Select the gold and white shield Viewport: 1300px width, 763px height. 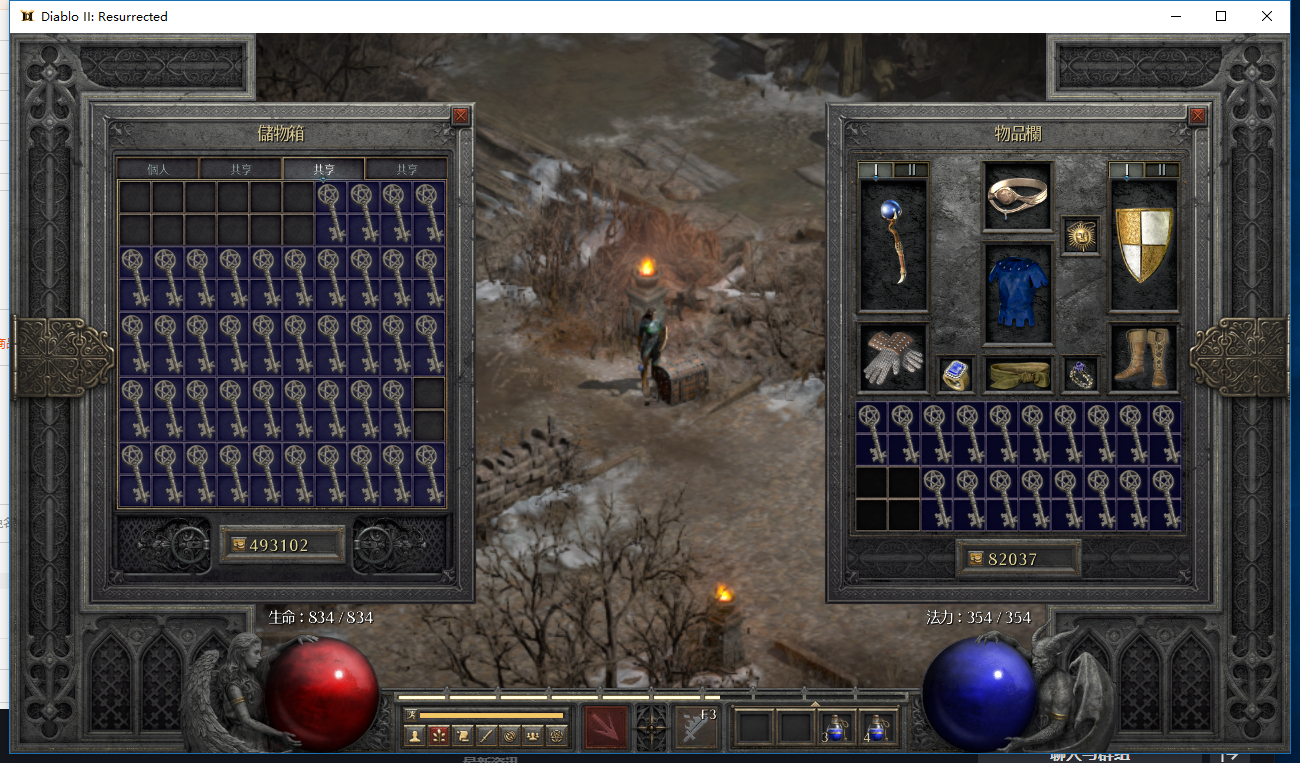1144,244
